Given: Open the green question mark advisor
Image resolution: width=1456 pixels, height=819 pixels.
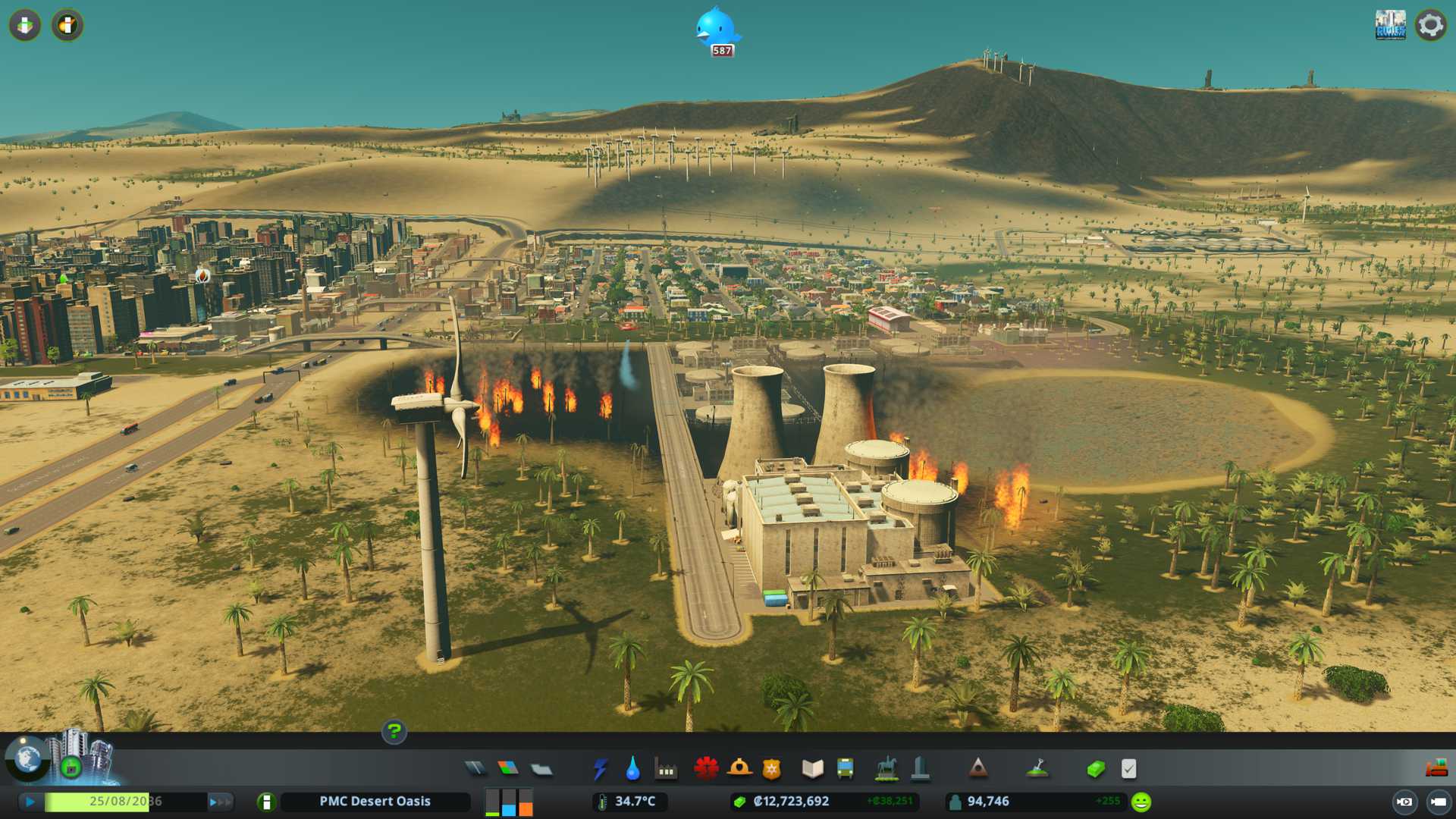Looking at the screenshot, I should pyautogui.click(x=394, y=731).
